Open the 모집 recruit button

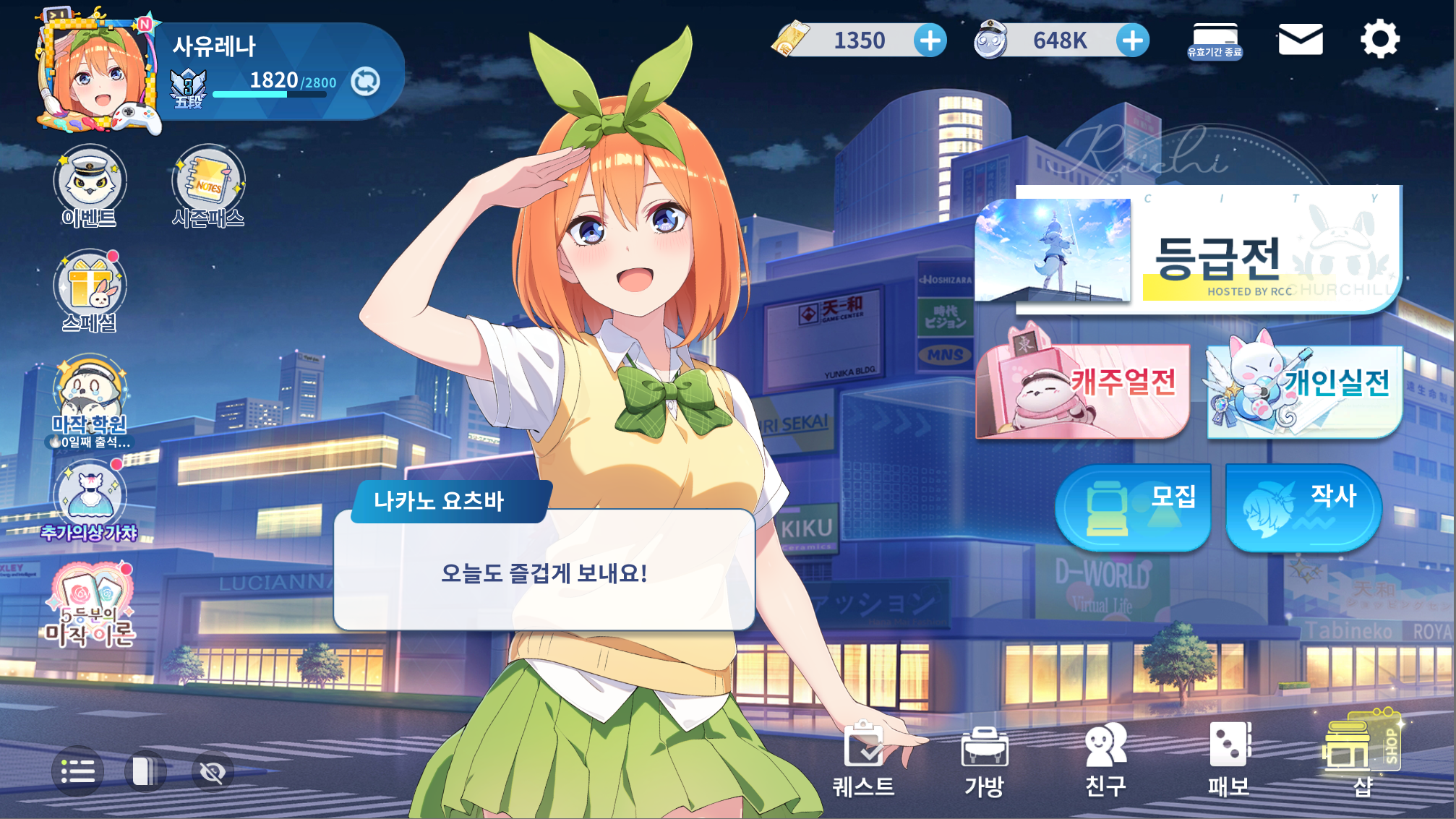[x=1133, y=507]
